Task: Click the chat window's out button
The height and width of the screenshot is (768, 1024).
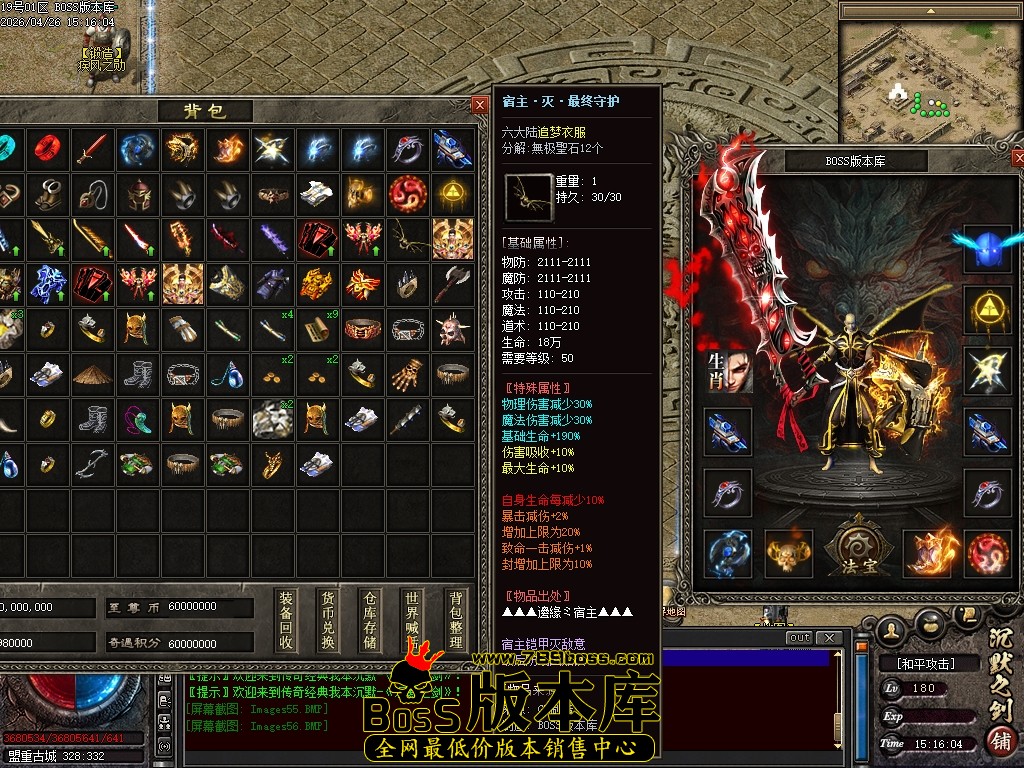Action: click(799, 638)
